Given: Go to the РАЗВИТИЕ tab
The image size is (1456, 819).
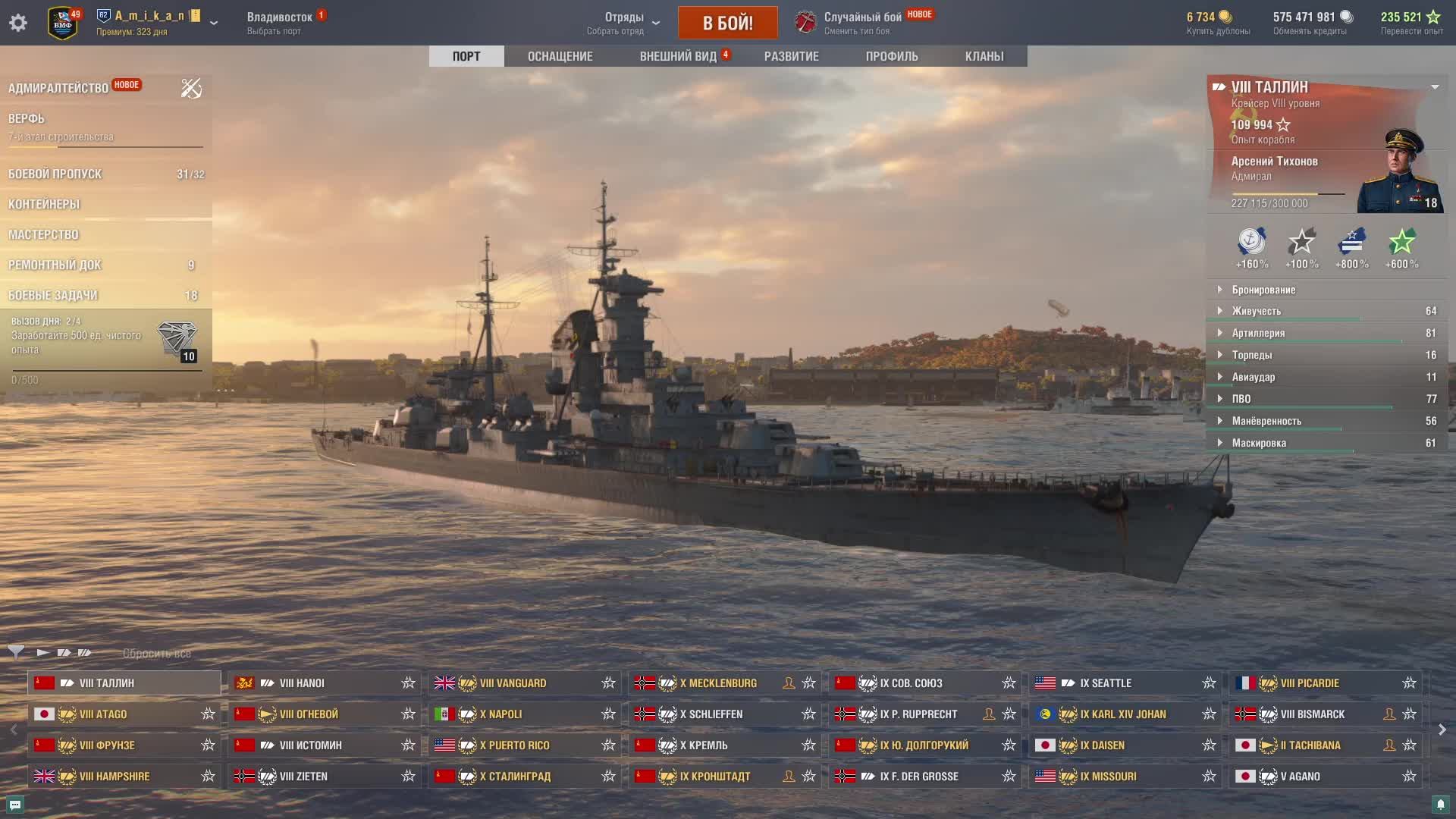Looking at the screenshot, I should [791, 56].
